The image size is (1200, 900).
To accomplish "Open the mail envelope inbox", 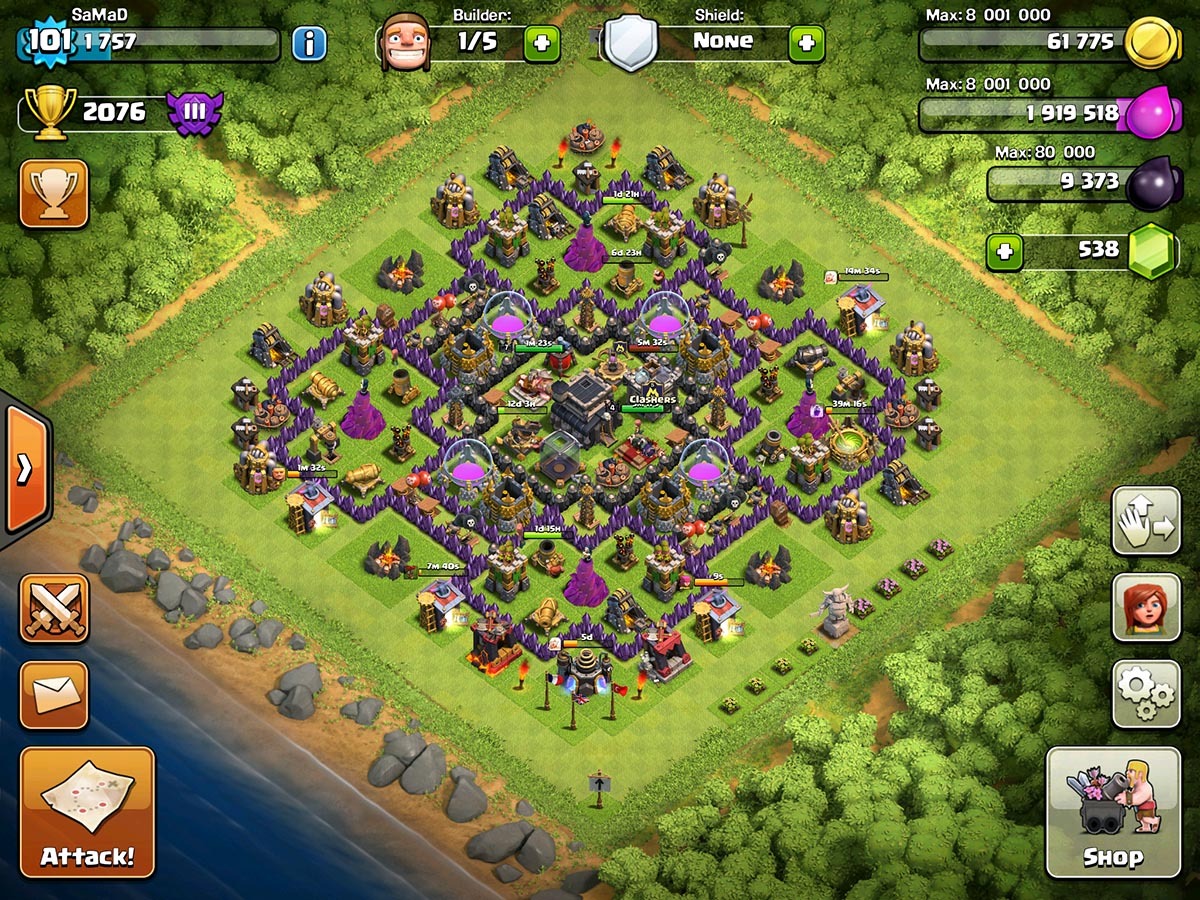I will [54, 695].
